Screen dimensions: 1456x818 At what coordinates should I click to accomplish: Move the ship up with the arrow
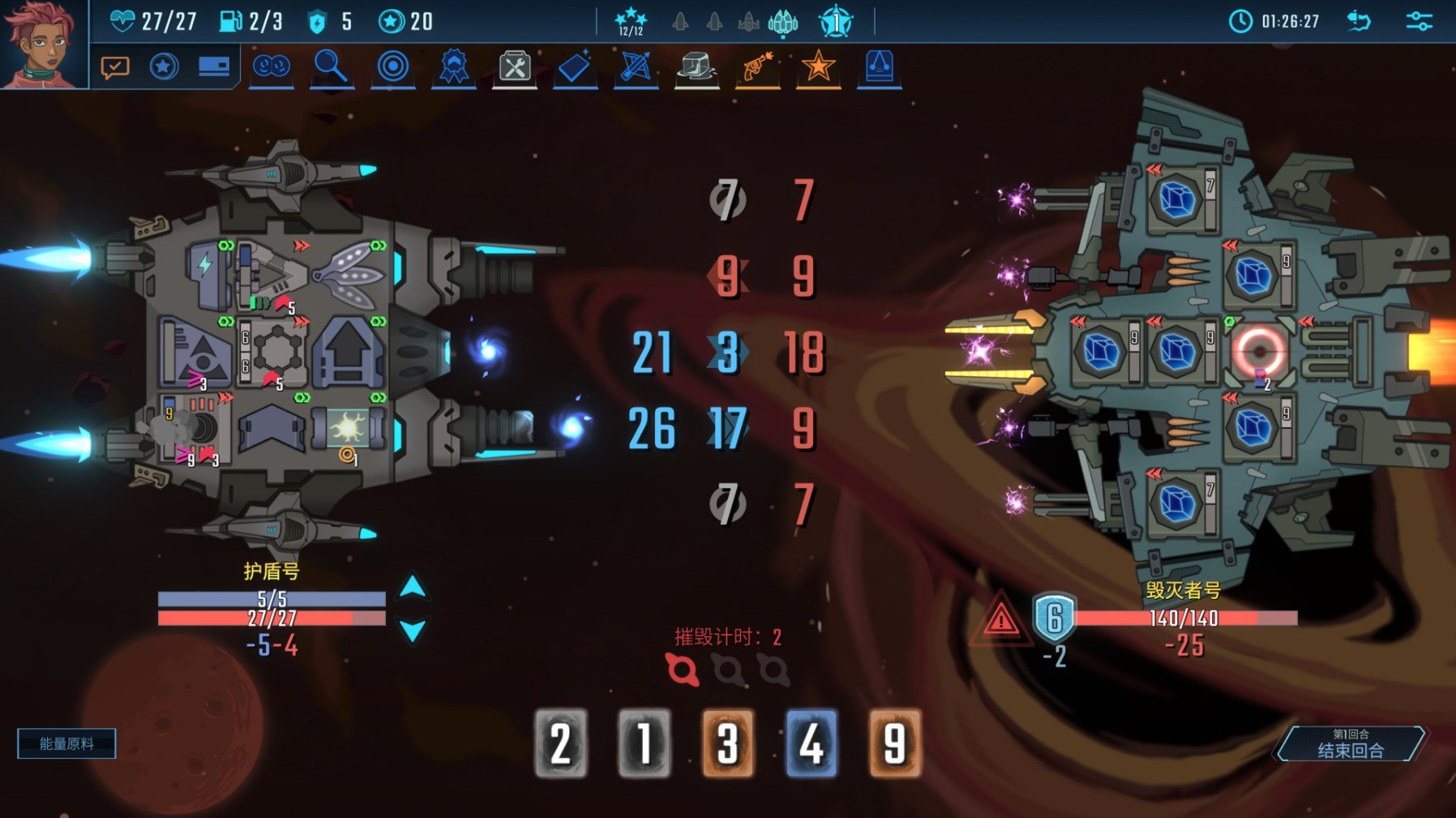[x=413, y=587]
